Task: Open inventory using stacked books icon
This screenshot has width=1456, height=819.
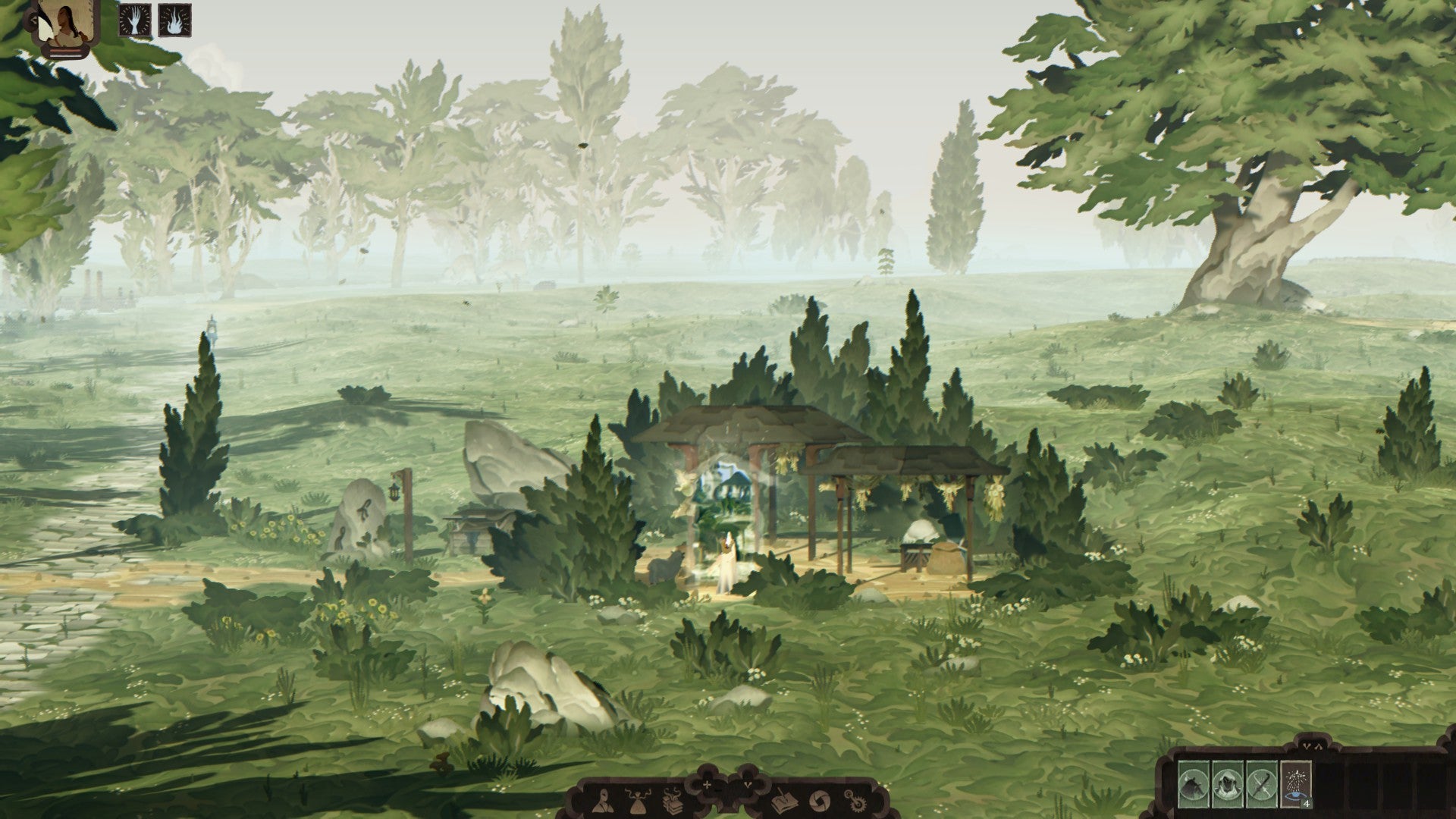Action: [x=673, y=802]
